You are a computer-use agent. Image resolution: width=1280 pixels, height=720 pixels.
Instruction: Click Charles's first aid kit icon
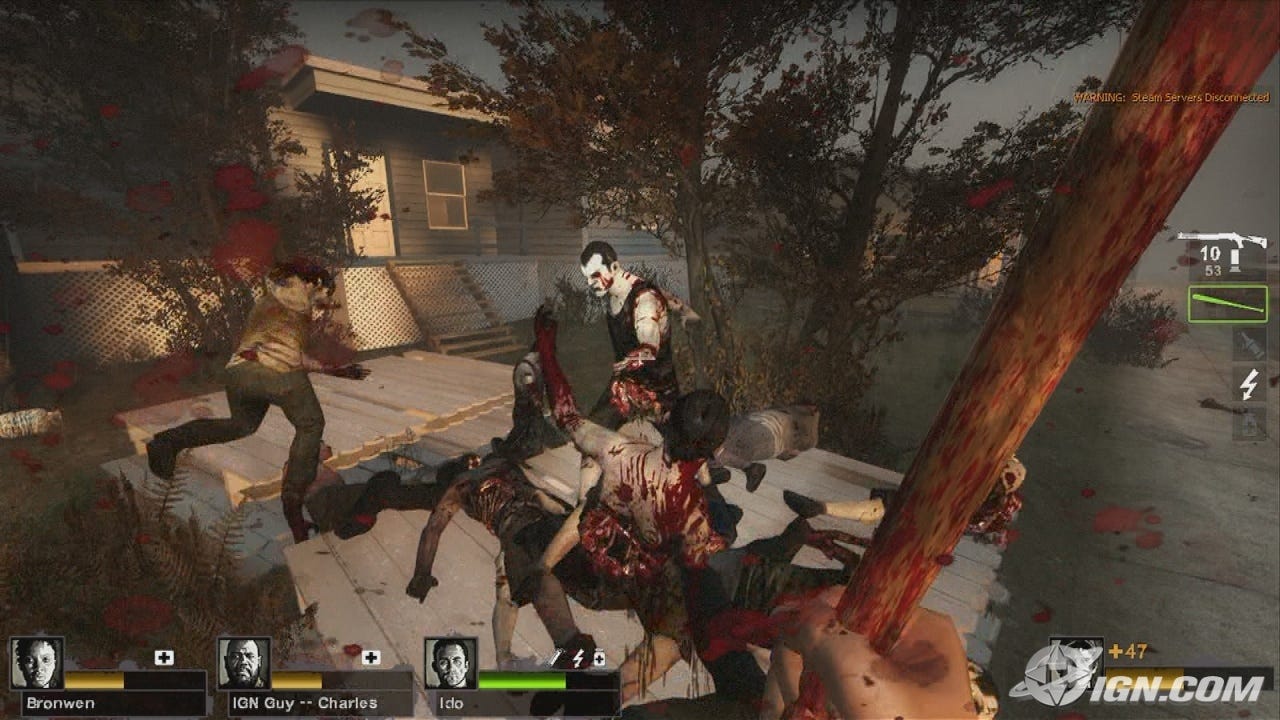[x=371, y=657]
